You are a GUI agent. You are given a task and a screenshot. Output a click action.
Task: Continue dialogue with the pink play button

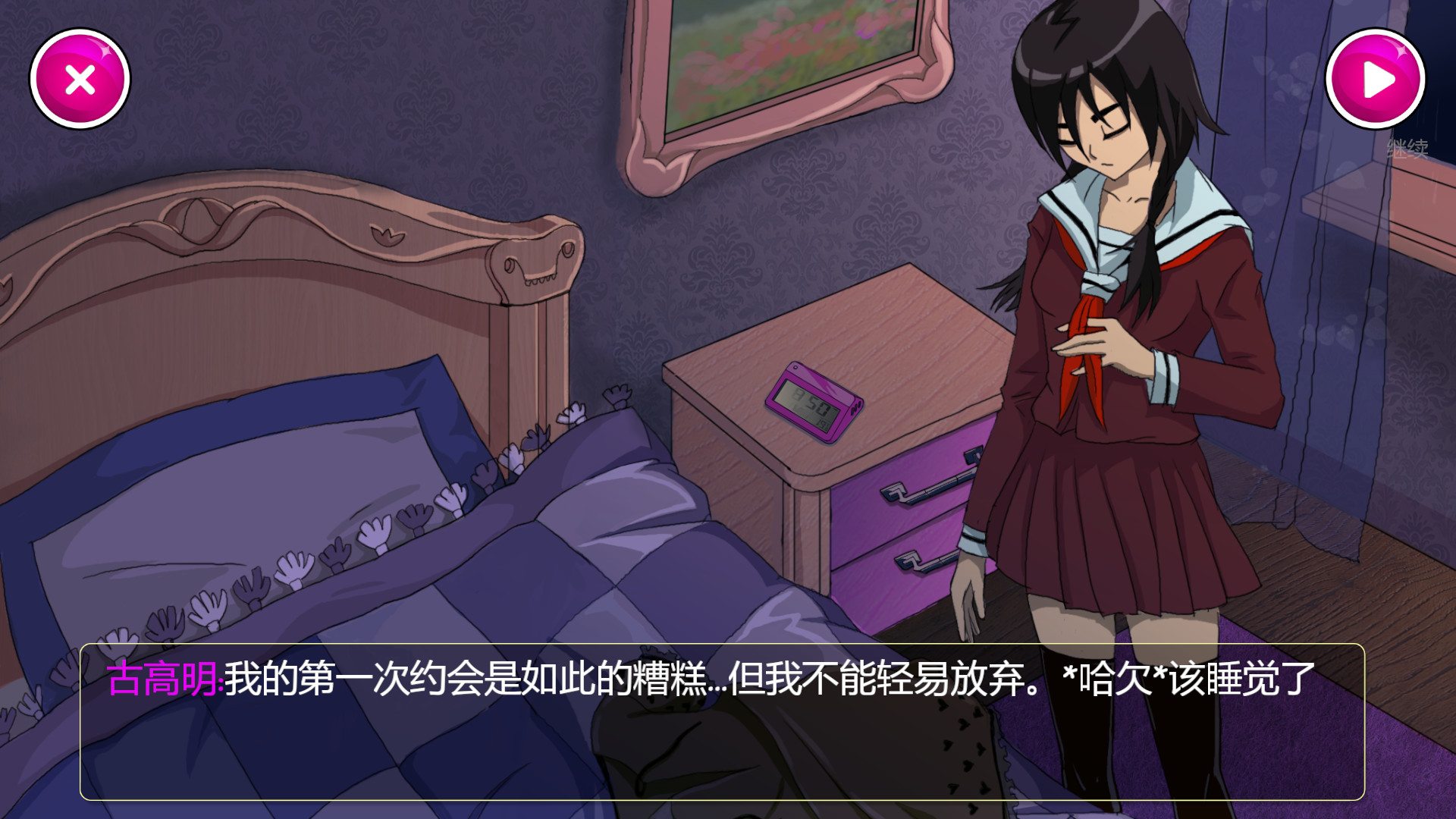tap(1375, 80)
